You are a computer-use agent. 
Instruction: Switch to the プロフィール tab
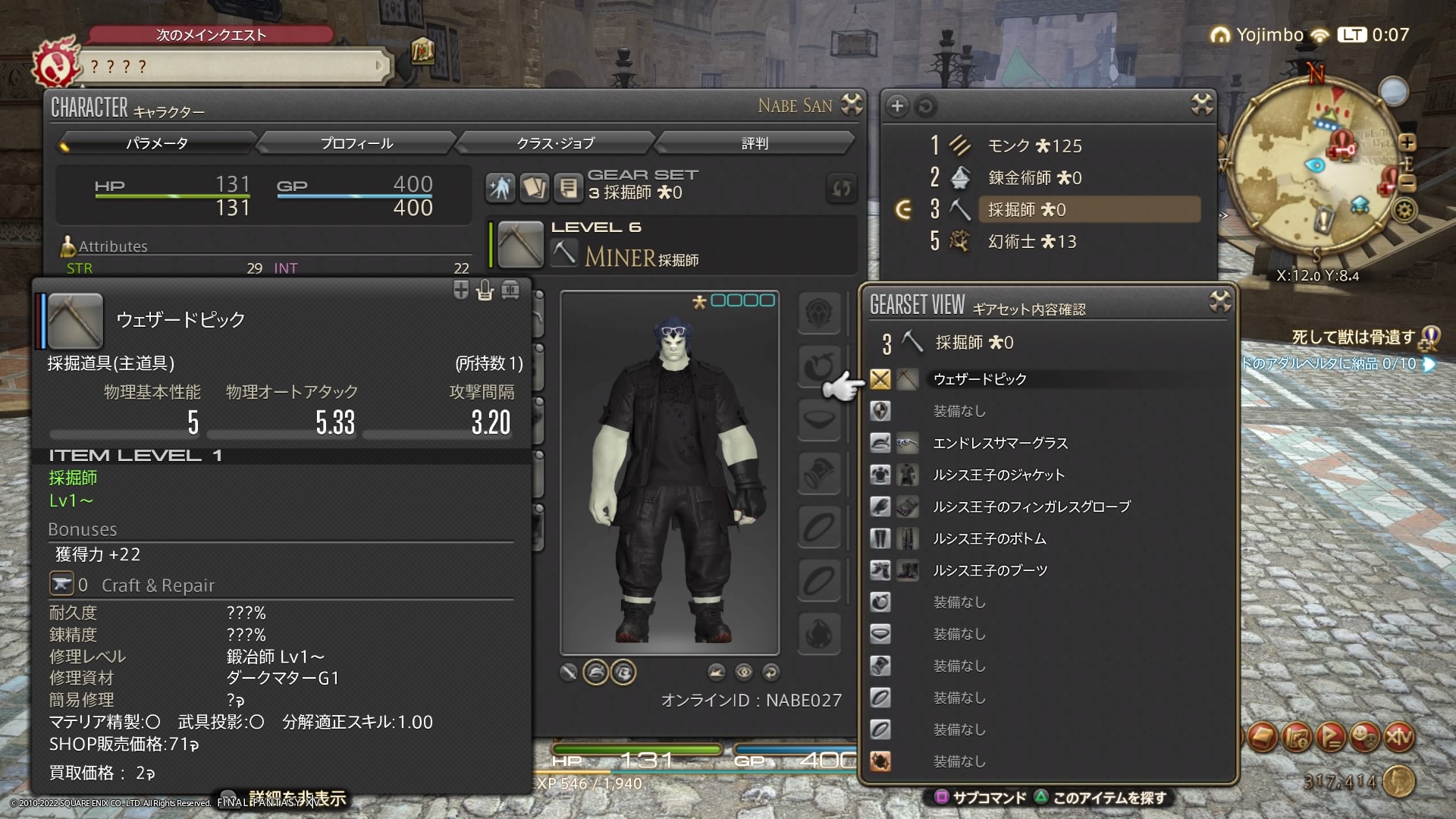tap(356, 143)
